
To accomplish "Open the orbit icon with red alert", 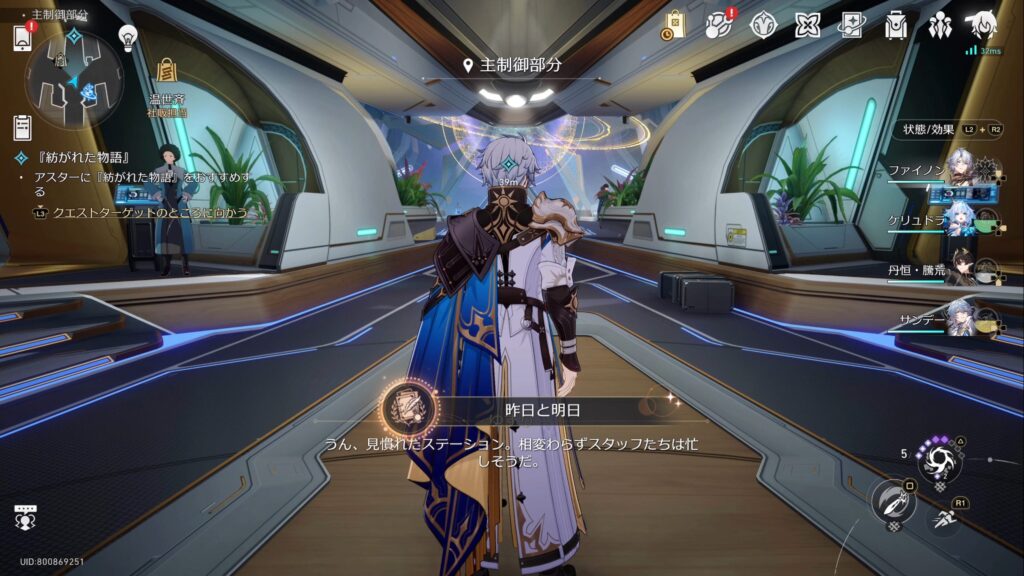I will (717, 26).
